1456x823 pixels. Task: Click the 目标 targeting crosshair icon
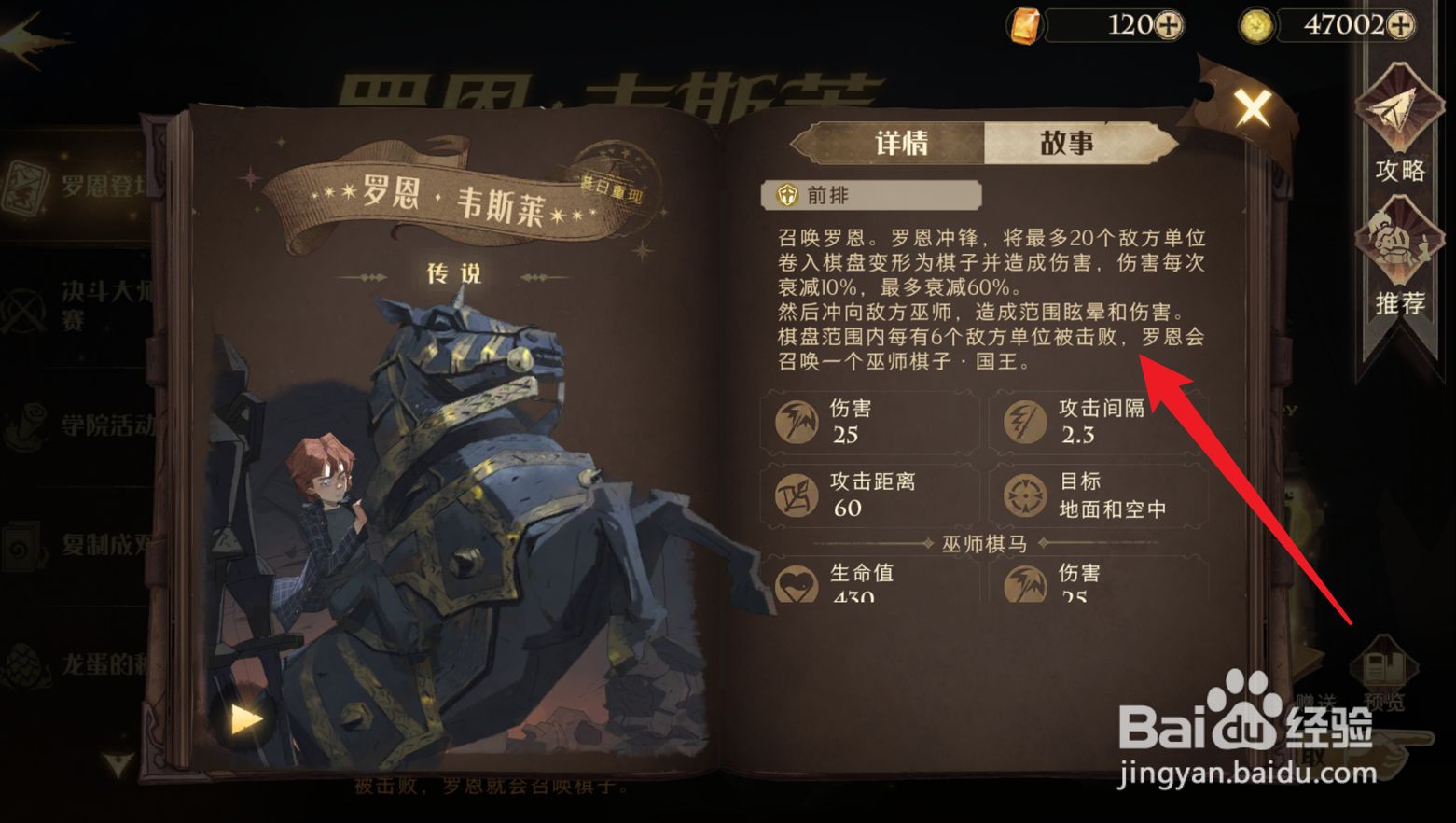1027,495
